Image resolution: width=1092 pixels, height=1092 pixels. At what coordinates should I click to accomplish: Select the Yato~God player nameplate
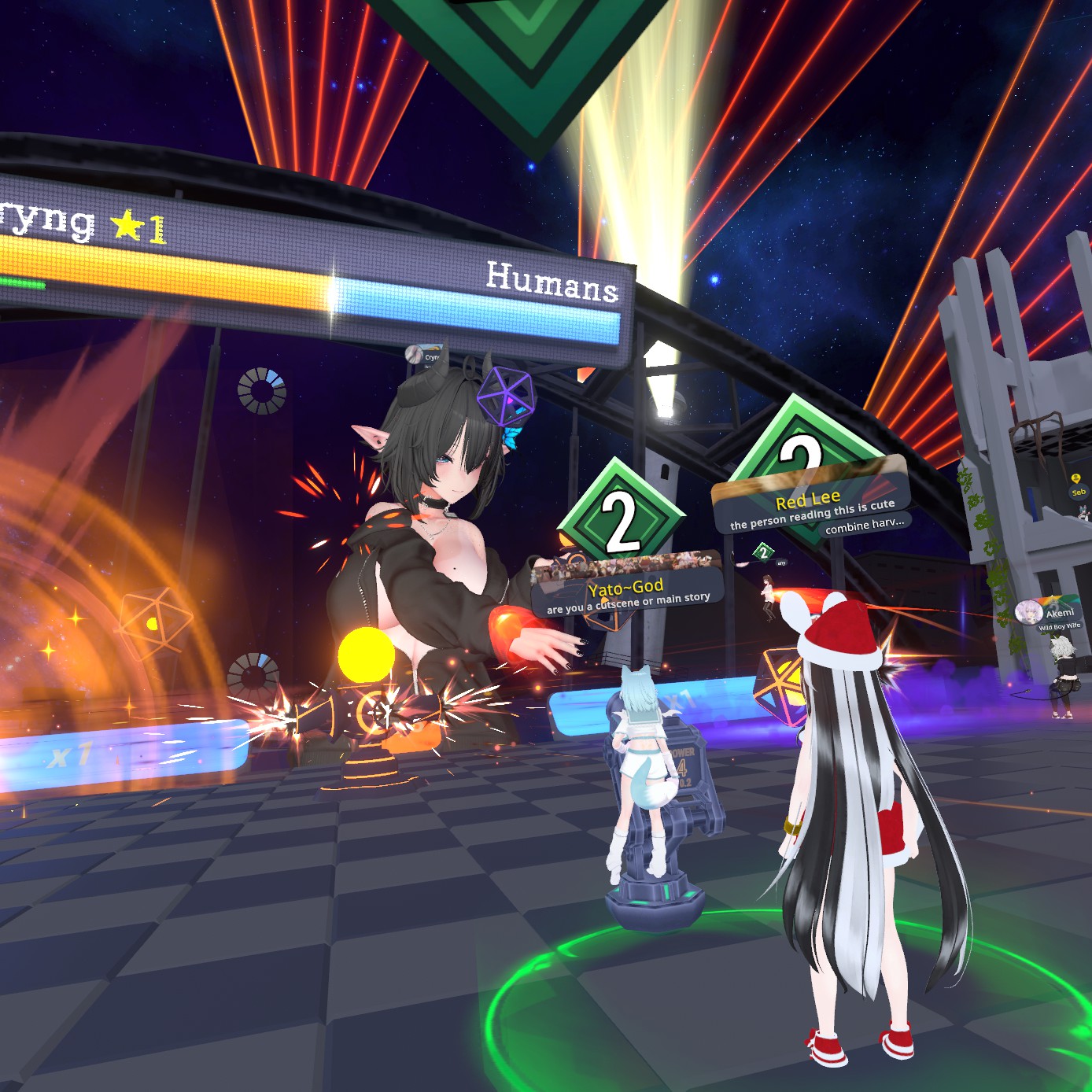tap(625, 588)
